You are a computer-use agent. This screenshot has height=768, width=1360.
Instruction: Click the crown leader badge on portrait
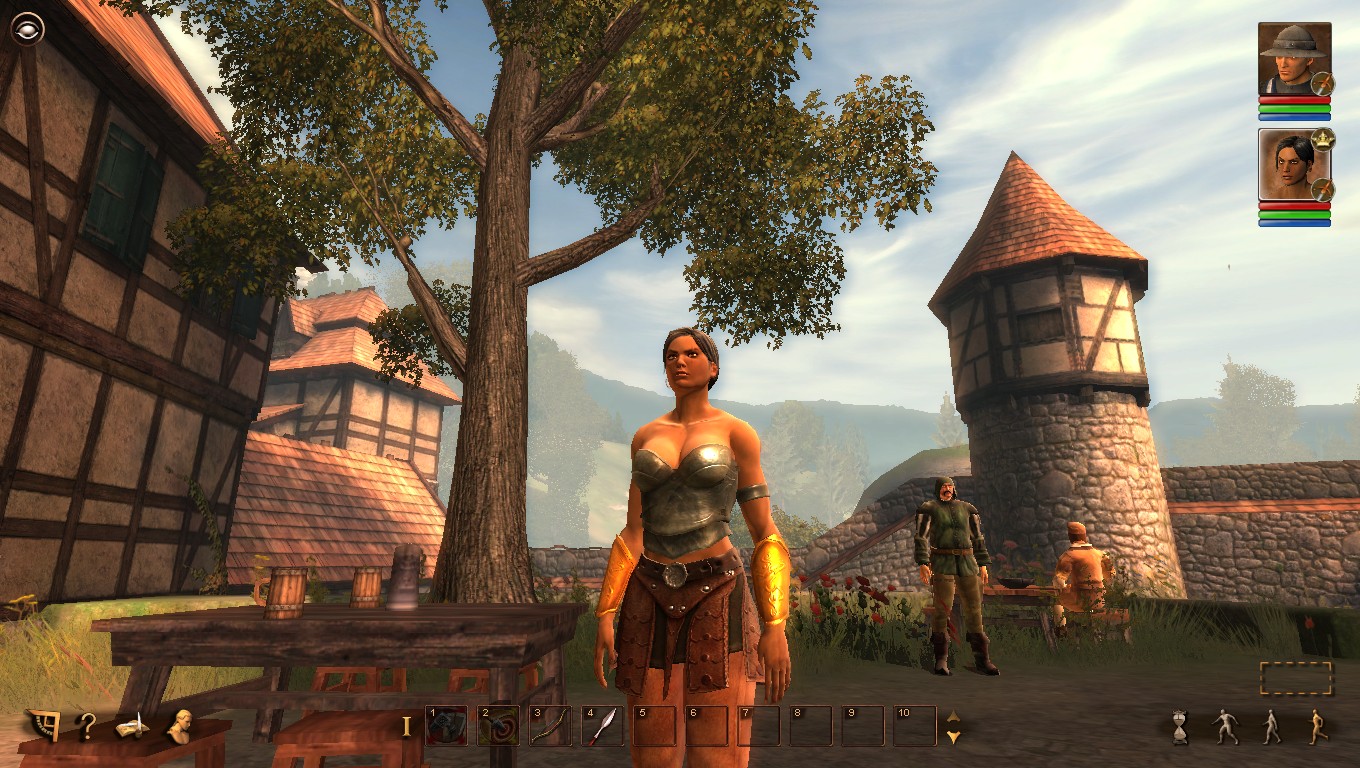coord(1323,139)
